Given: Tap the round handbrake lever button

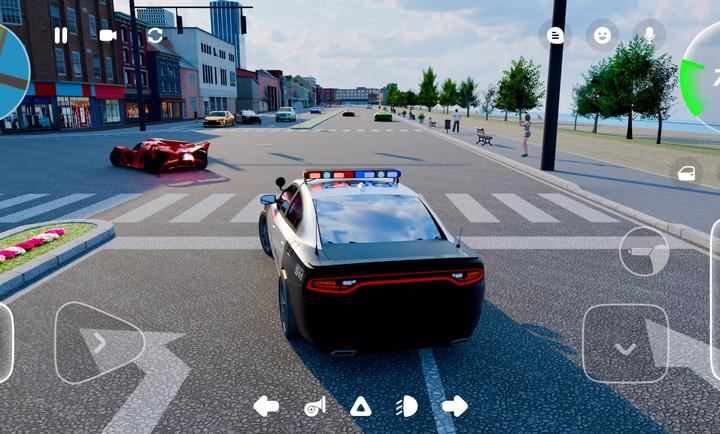Looking at the screenshot, I should click(644, 251).
